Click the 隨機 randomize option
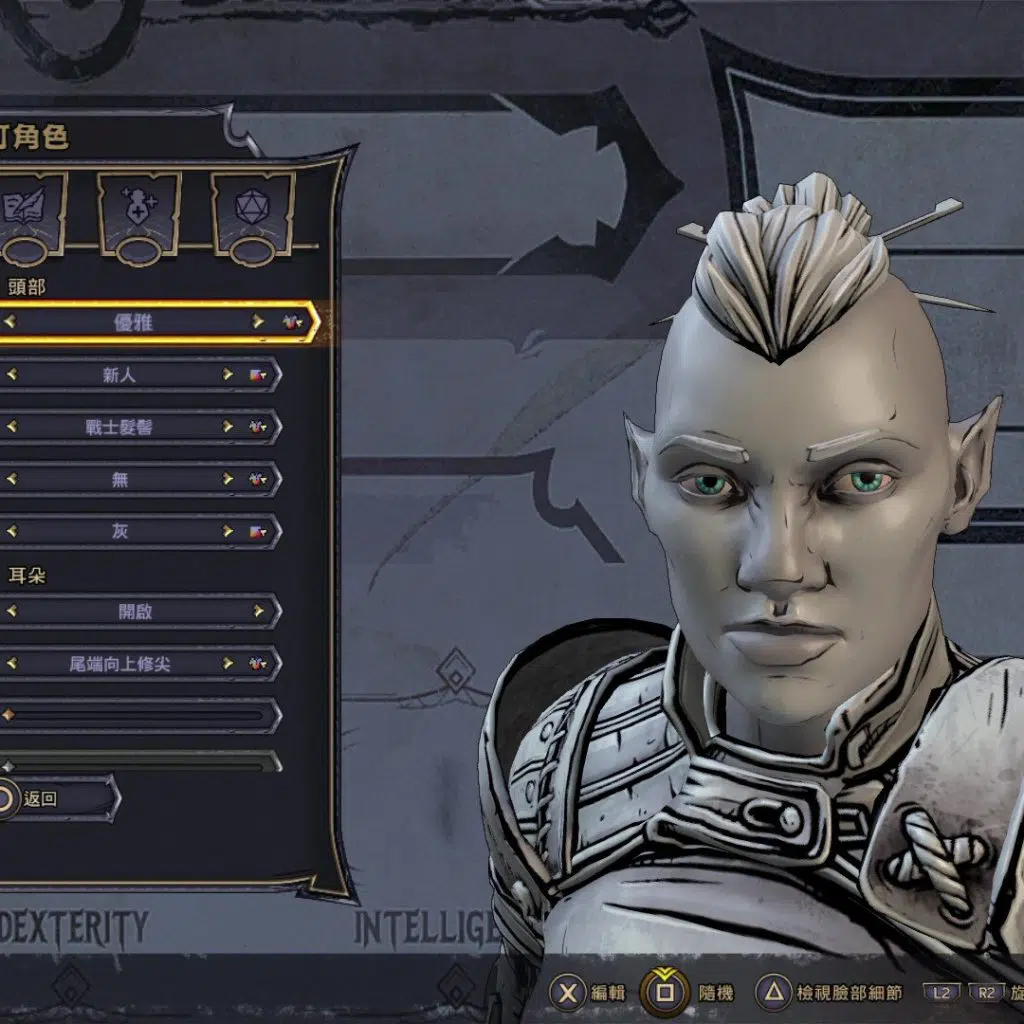The image size is (1024, 1024). click(690, 992)
